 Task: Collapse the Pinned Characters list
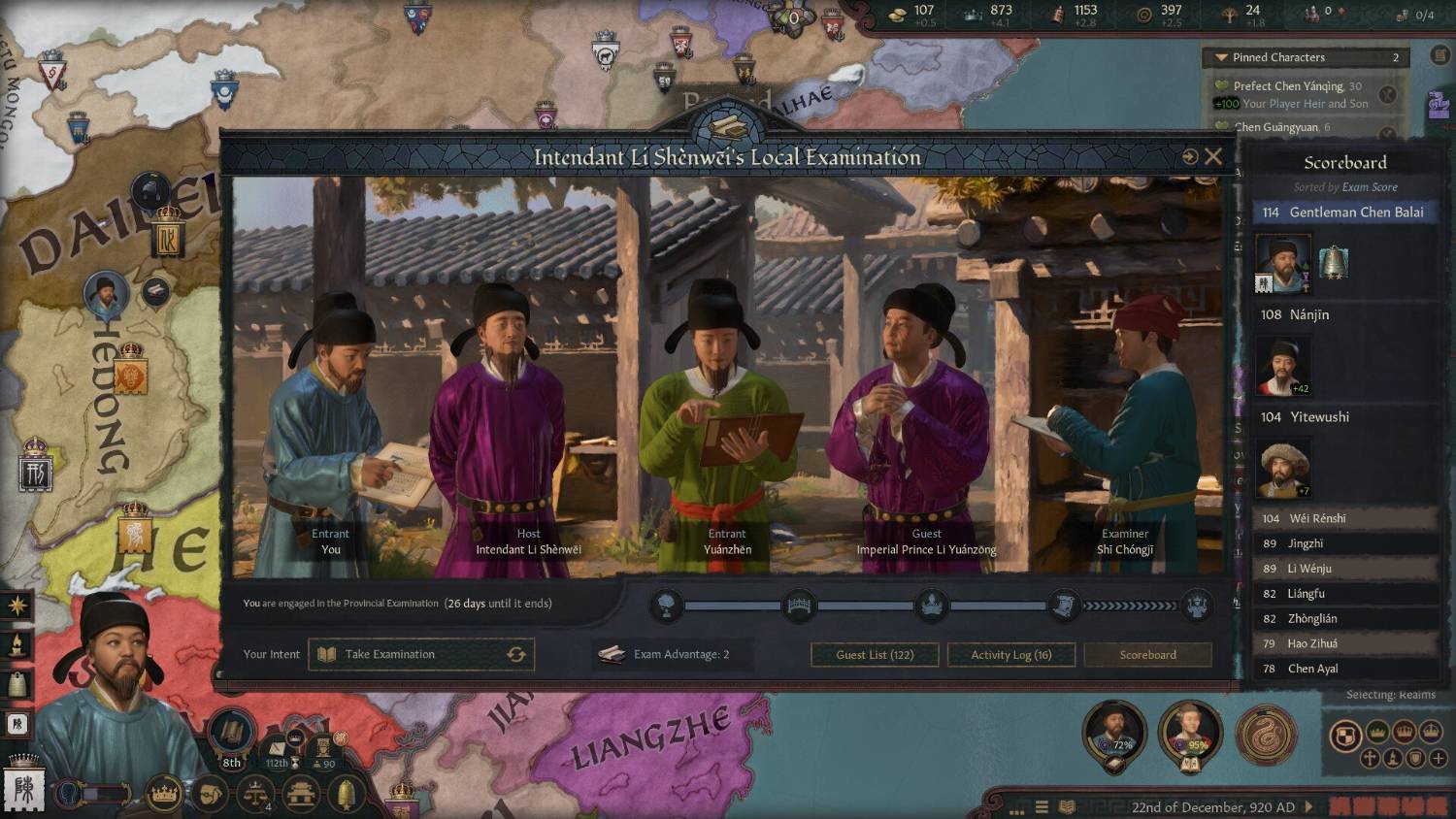(x=1221, y=58)
